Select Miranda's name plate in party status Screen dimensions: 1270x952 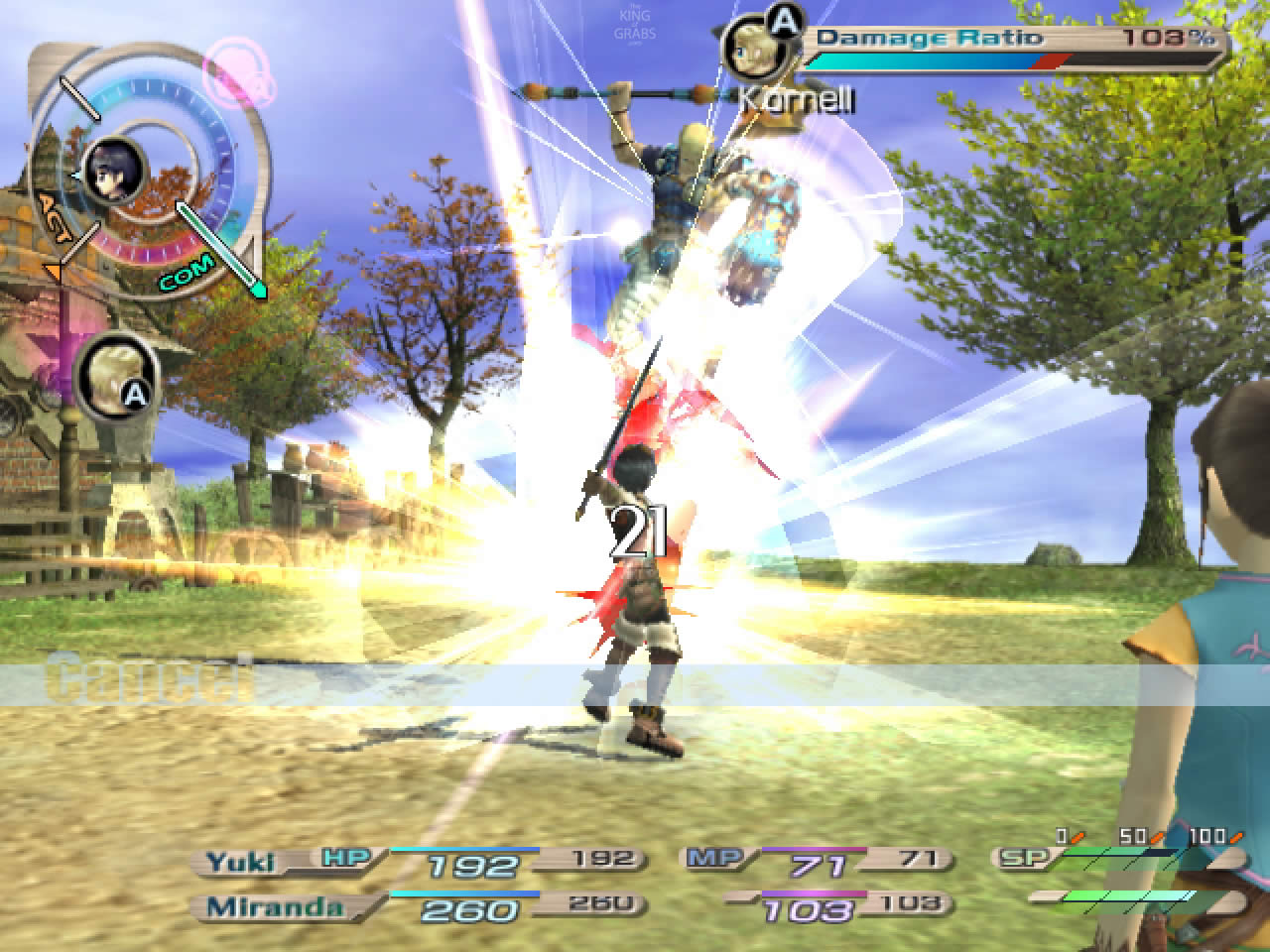(262, 907)
